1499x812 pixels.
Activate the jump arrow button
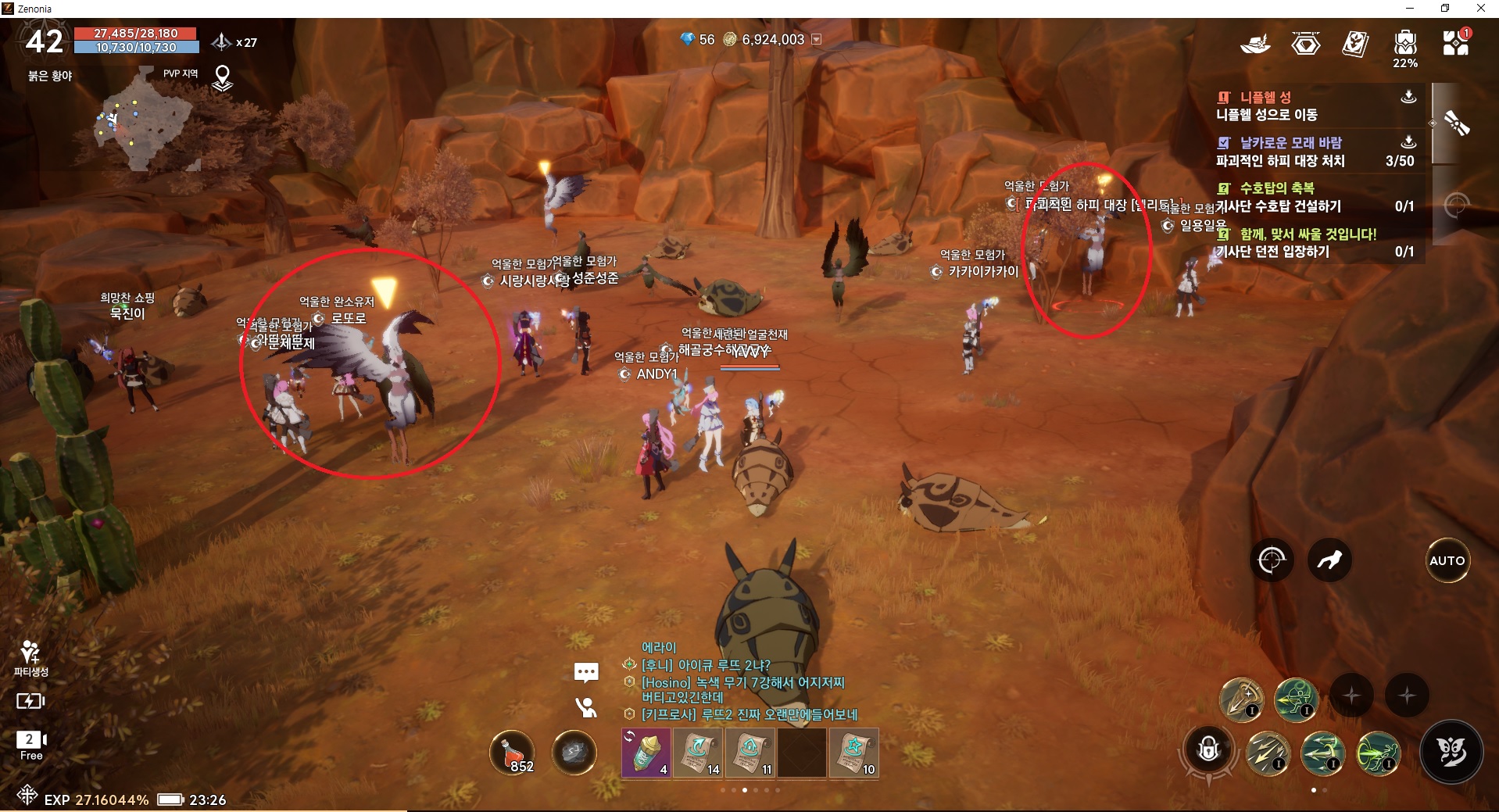(x=1329, y=560)
